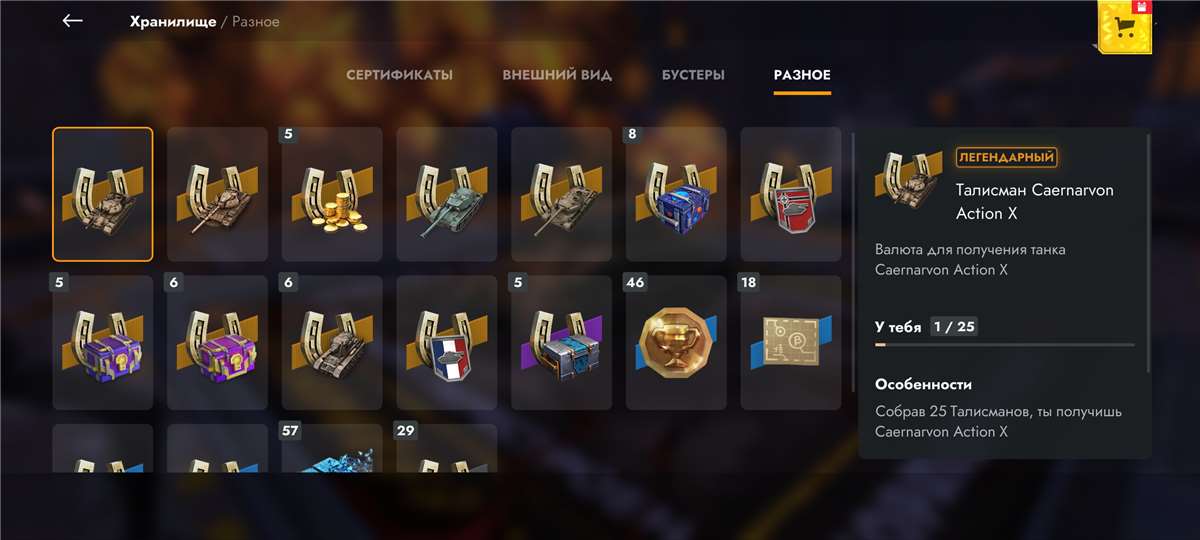The height and width of the screenshot is (540, 1200).
Task: Select the highlighted Caernarvon Action X talisman tile
Action: 103,194
